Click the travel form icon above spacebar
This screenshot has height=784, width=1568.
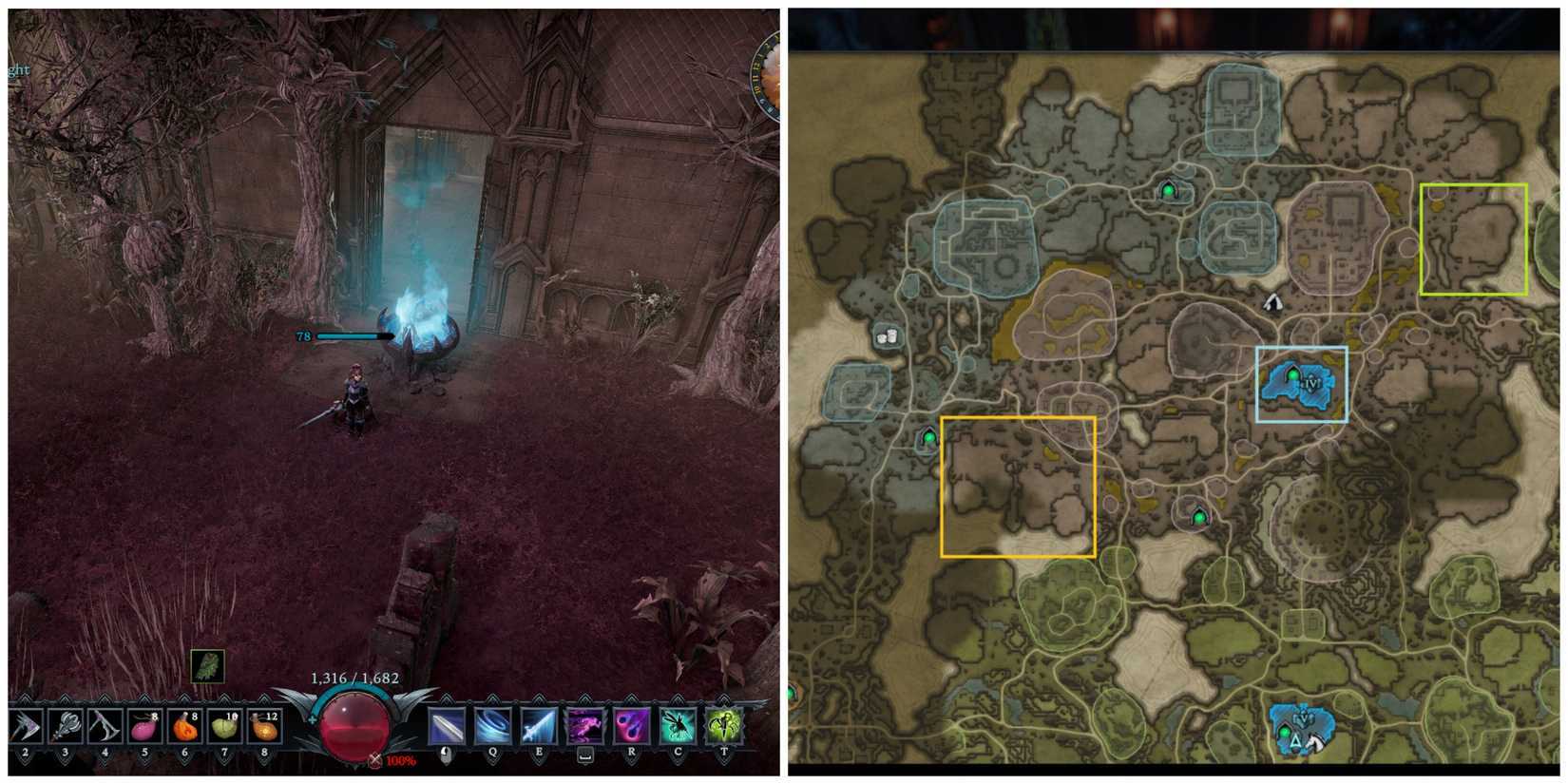(x=585, y=727)
